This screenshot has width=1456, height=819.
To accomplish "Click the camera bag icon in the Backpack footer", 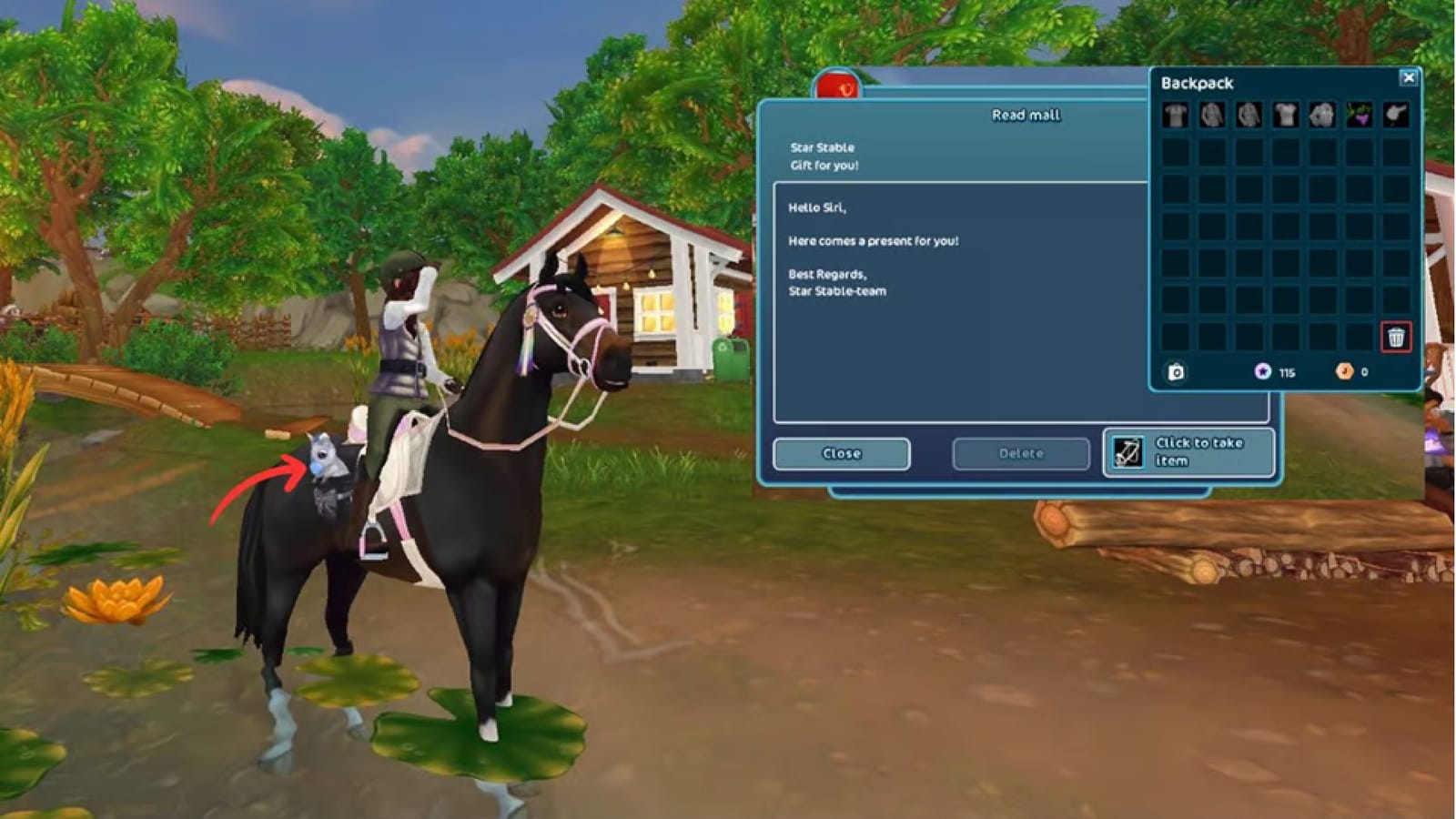I will pos(1176,371).
